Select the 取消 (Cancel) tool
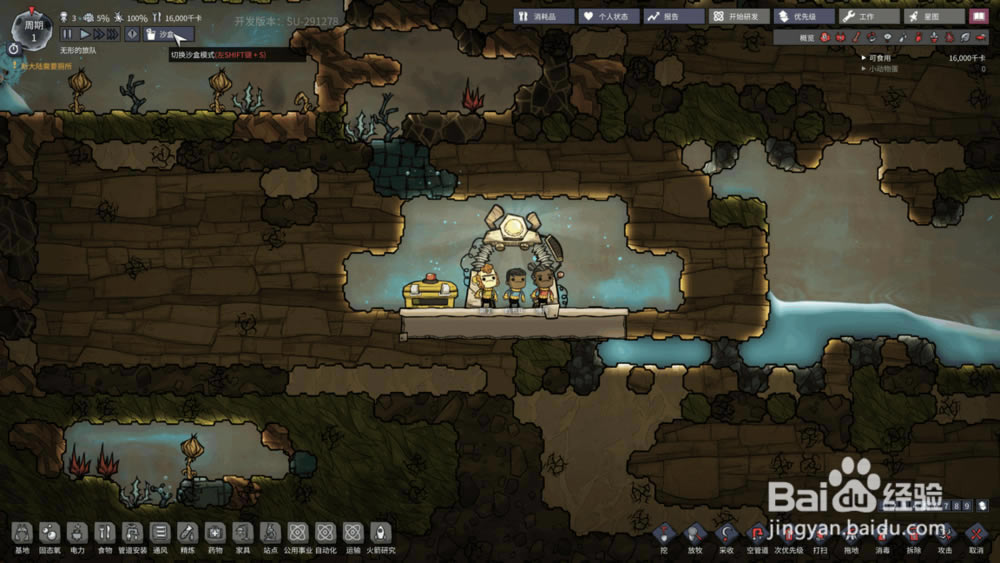1000x563 pixels. pyautogui.click(x=976, y=536)
